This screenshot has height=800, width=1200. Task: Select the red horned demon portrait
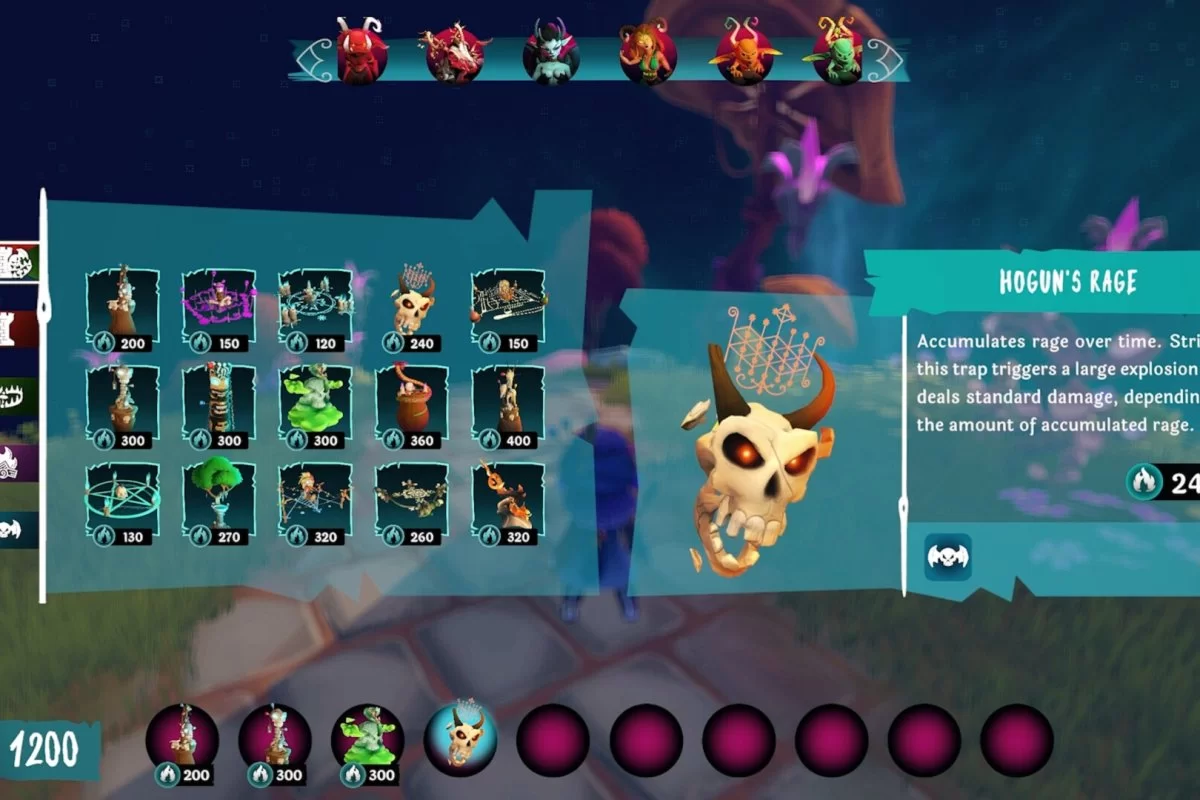(x=362, y=55)
